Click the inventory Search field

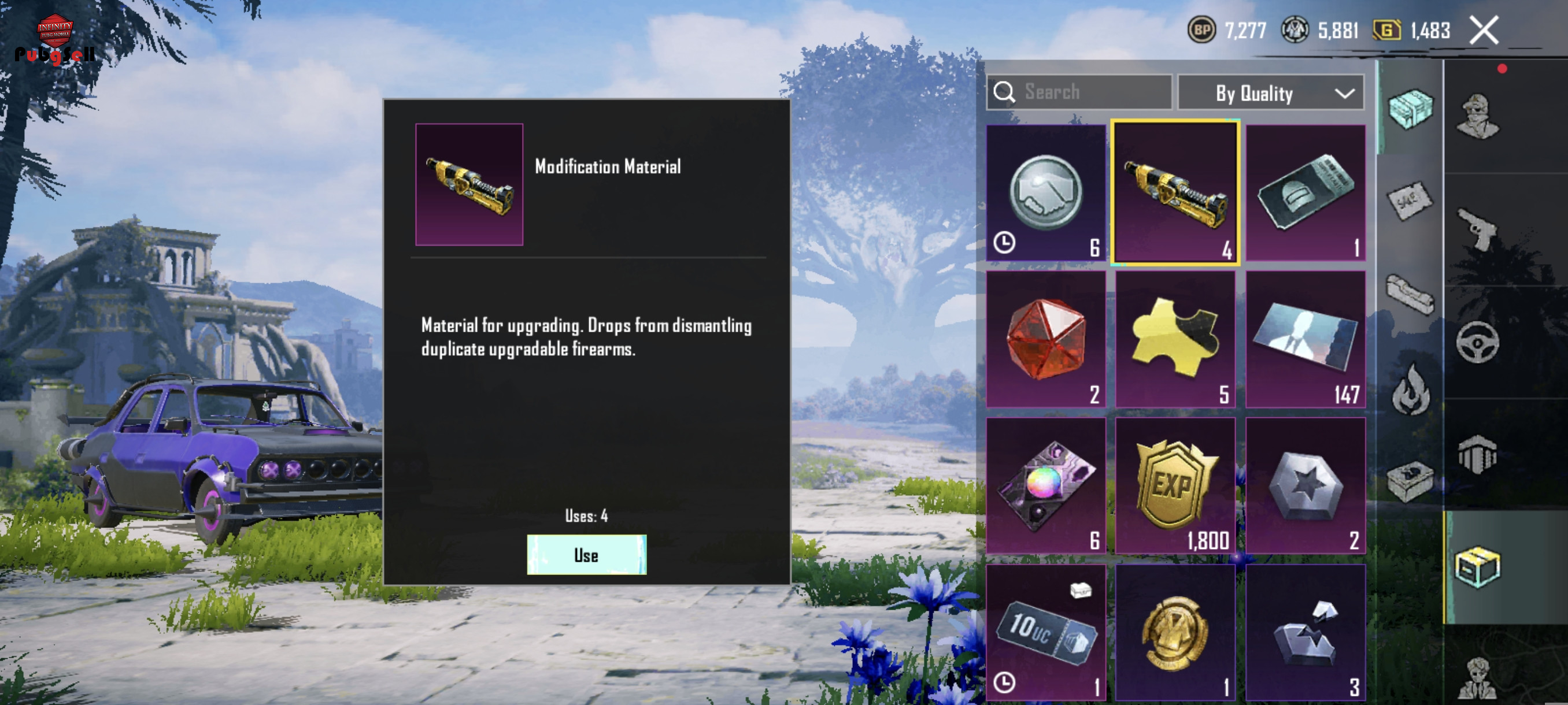tap(1079, 92)
